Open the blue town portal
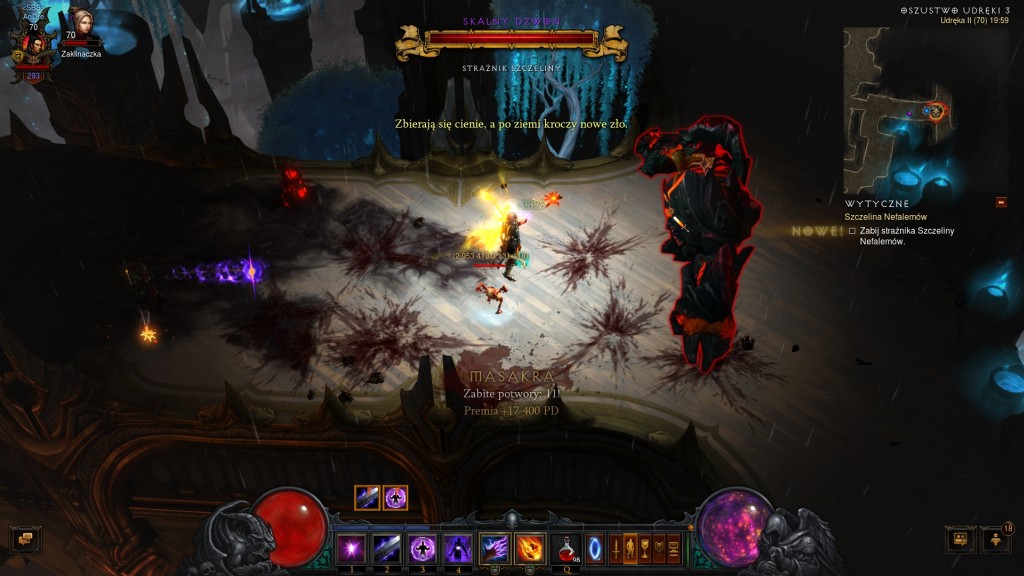Viewport: 1024px width, 576px height. pyautogui.click(x=597, y=548)
